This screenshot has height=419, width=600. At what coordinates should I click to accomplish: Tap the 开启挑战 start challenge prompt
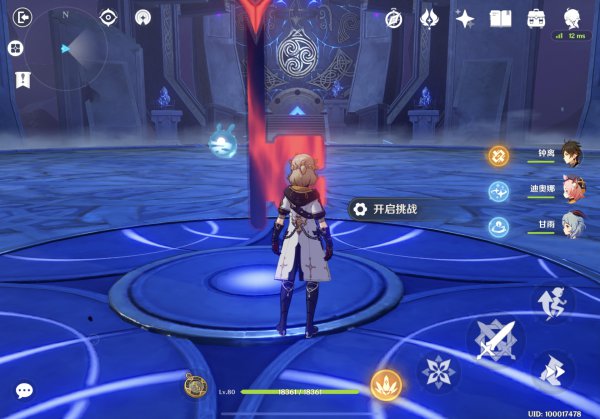(x=385, y=209)
